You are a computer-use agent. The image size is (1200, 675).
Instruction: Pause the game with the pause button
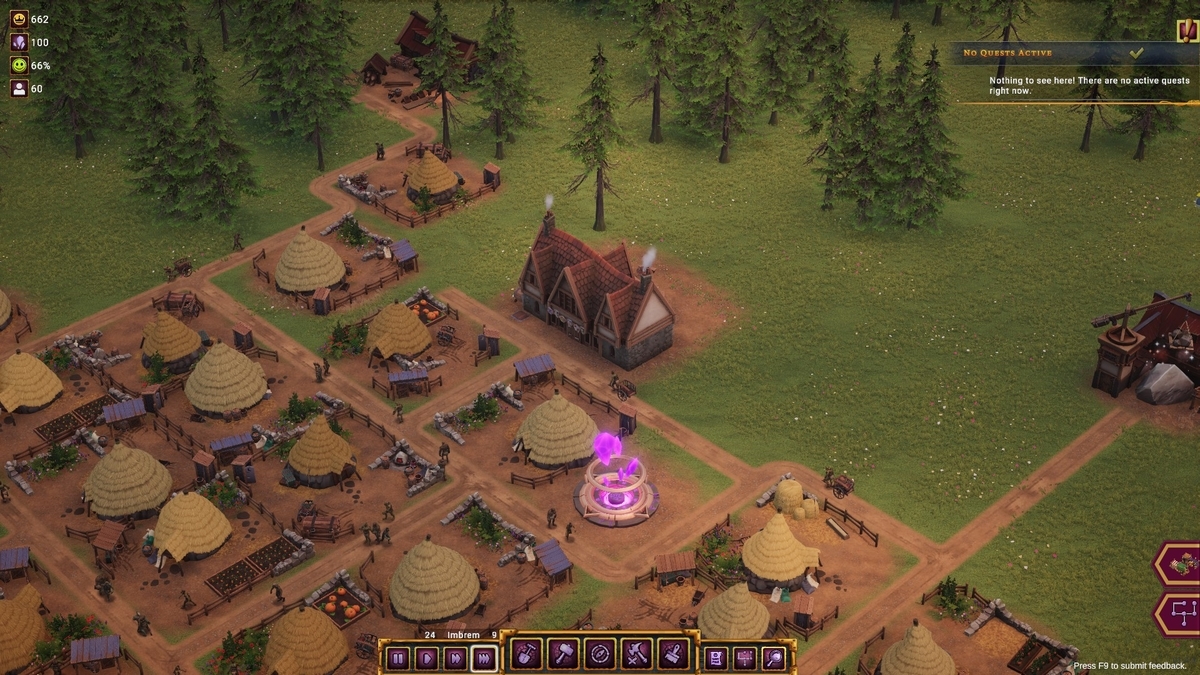pos(398,658)
